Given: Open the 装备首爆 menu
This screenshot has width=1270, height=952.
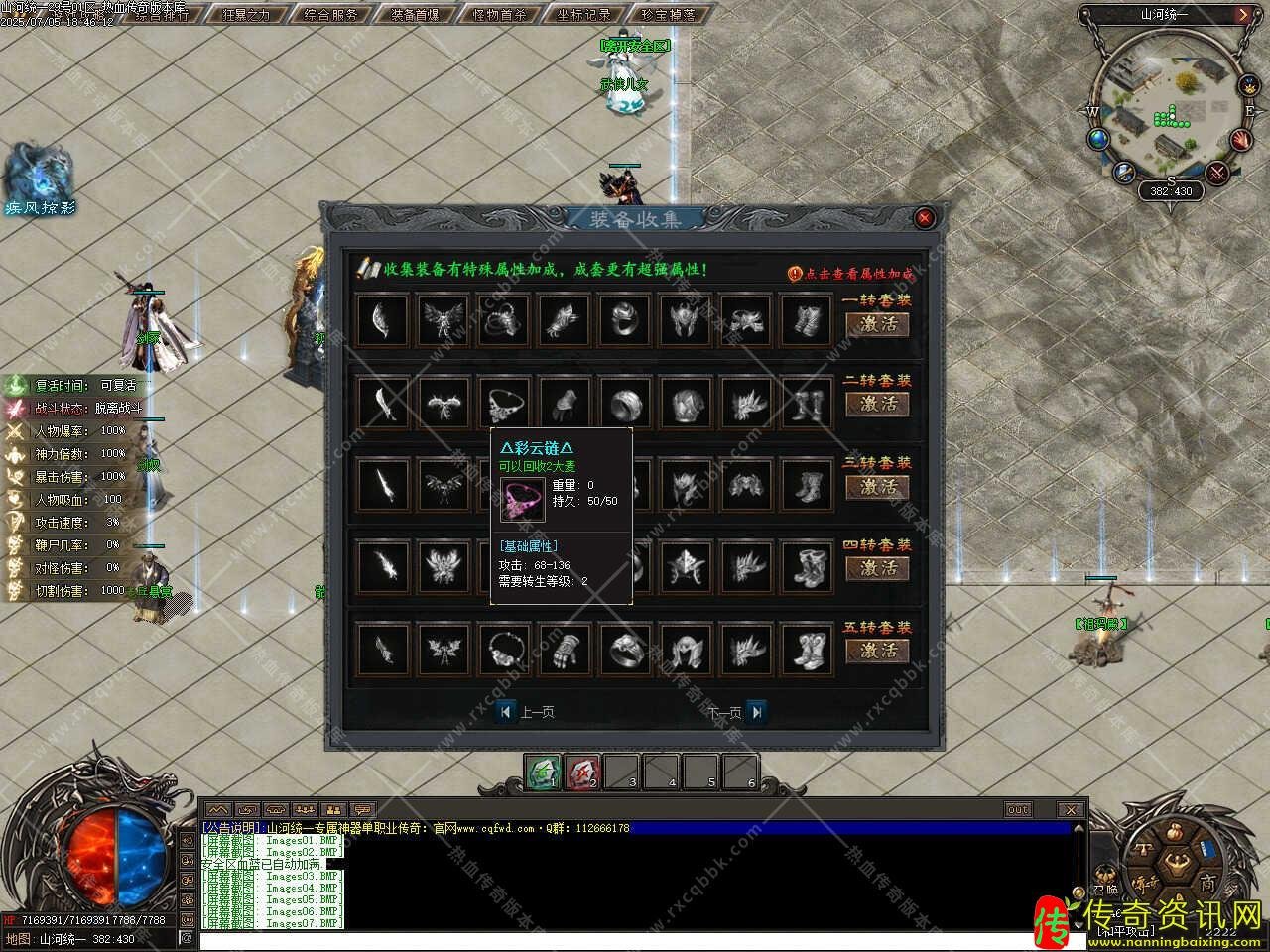Looking at the screenshot, I should (415, 15).
